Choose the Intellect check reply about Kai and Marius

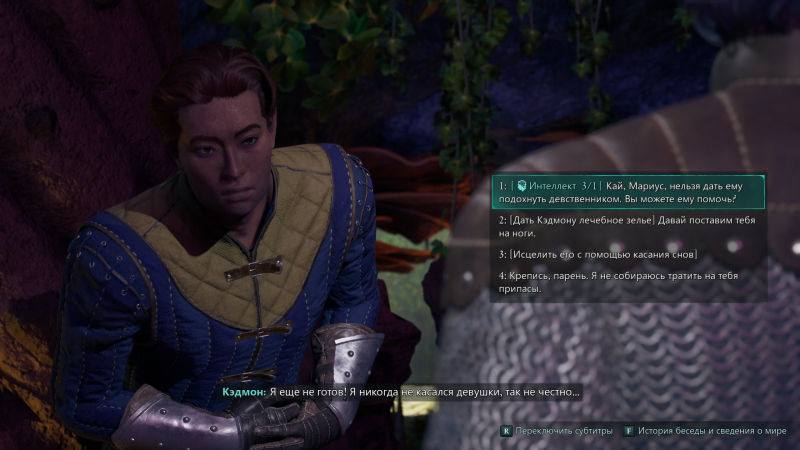(x=628, y=191)
